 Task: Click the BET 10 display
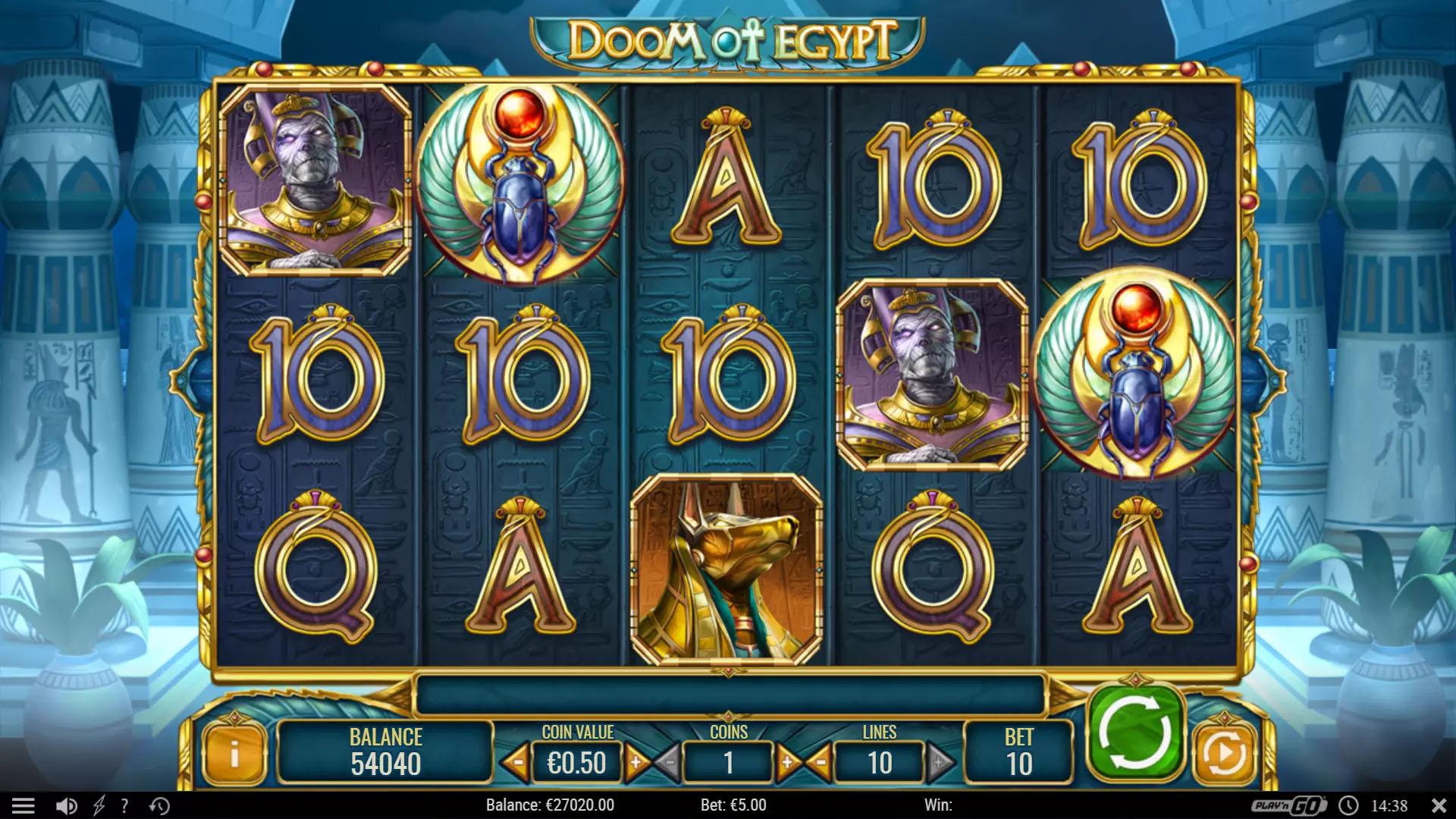[1020, 751]
